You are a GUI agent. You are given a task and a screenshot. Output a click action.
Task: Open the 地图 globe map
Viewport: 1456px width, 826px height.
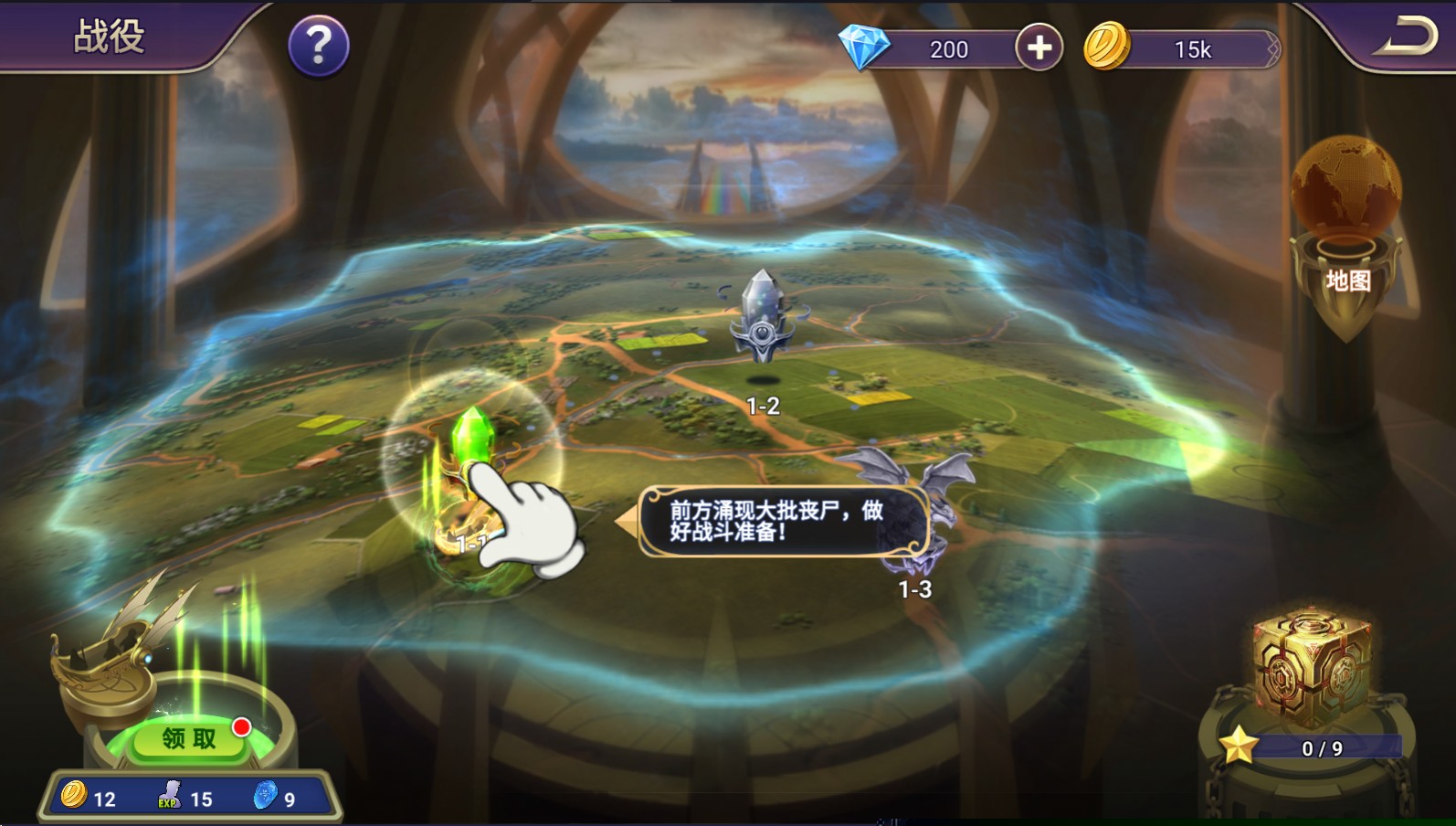point(1345,228)
